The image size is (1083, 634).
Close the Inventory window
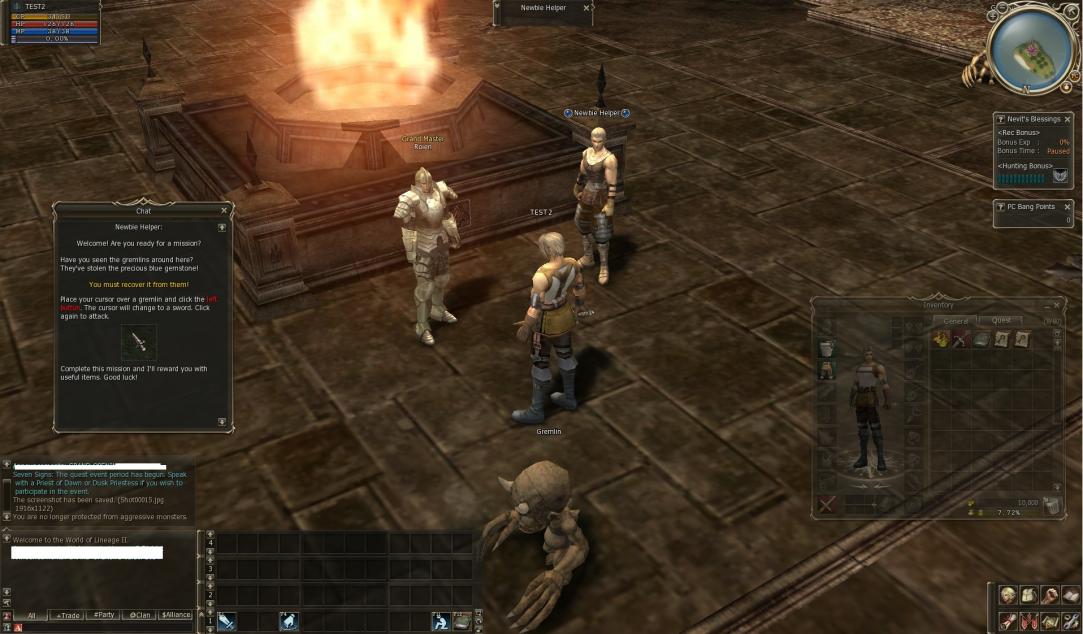[1057, 305]
